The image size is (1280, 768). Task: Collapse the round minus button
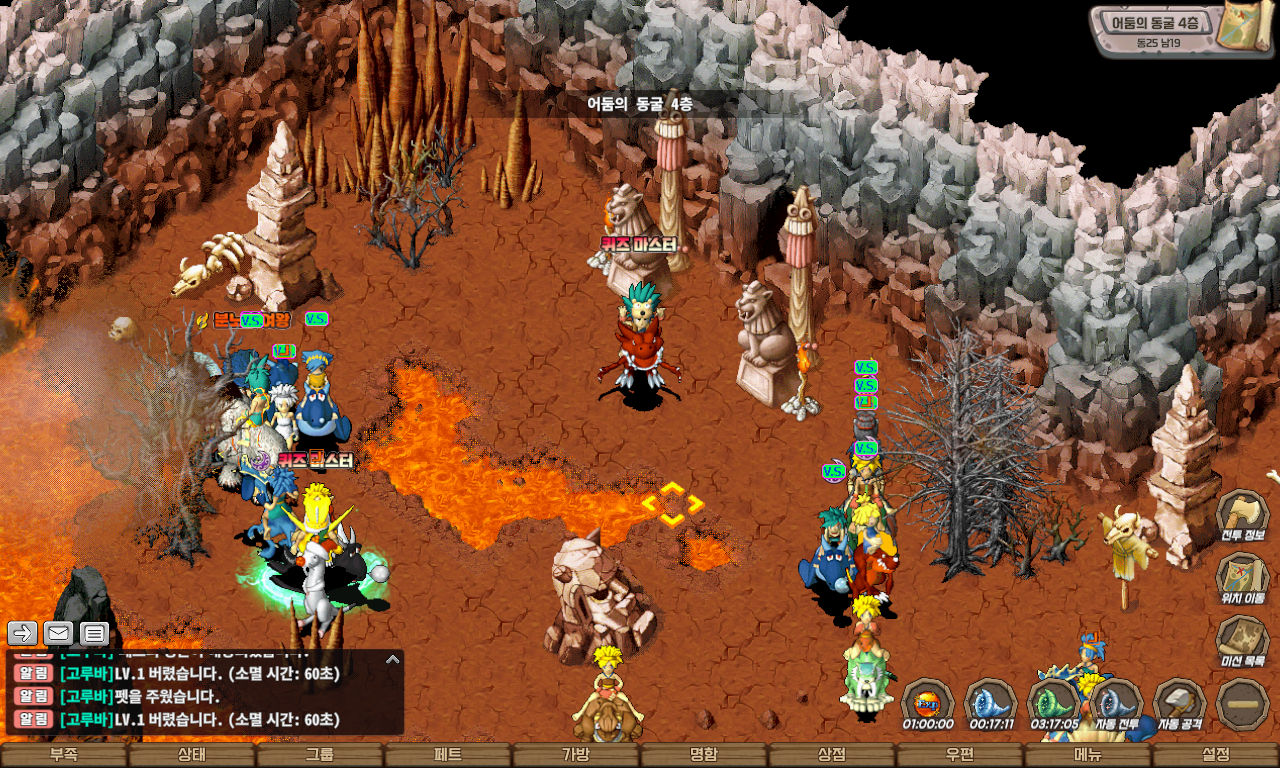(x=1242, y=703)
